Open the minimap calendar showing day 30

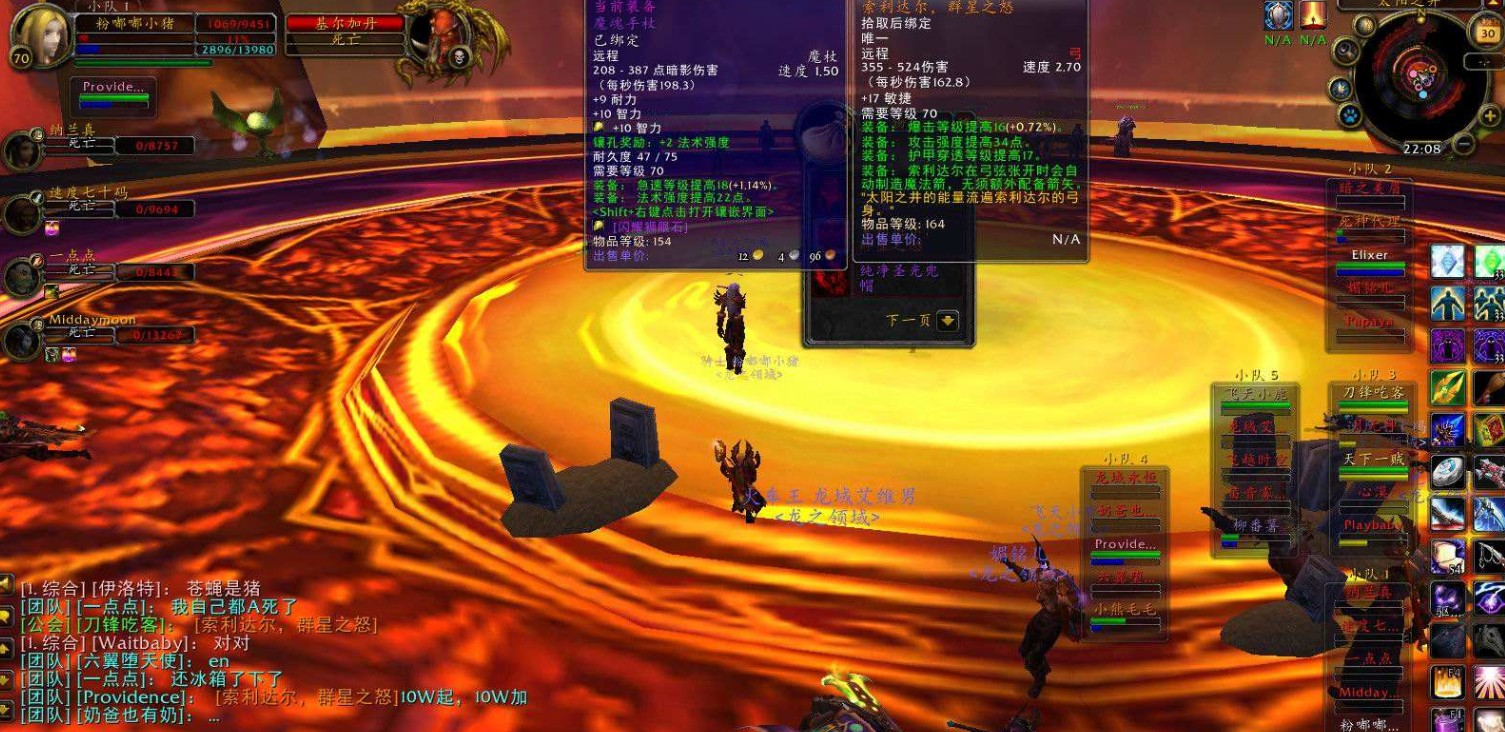point(1487,33)
